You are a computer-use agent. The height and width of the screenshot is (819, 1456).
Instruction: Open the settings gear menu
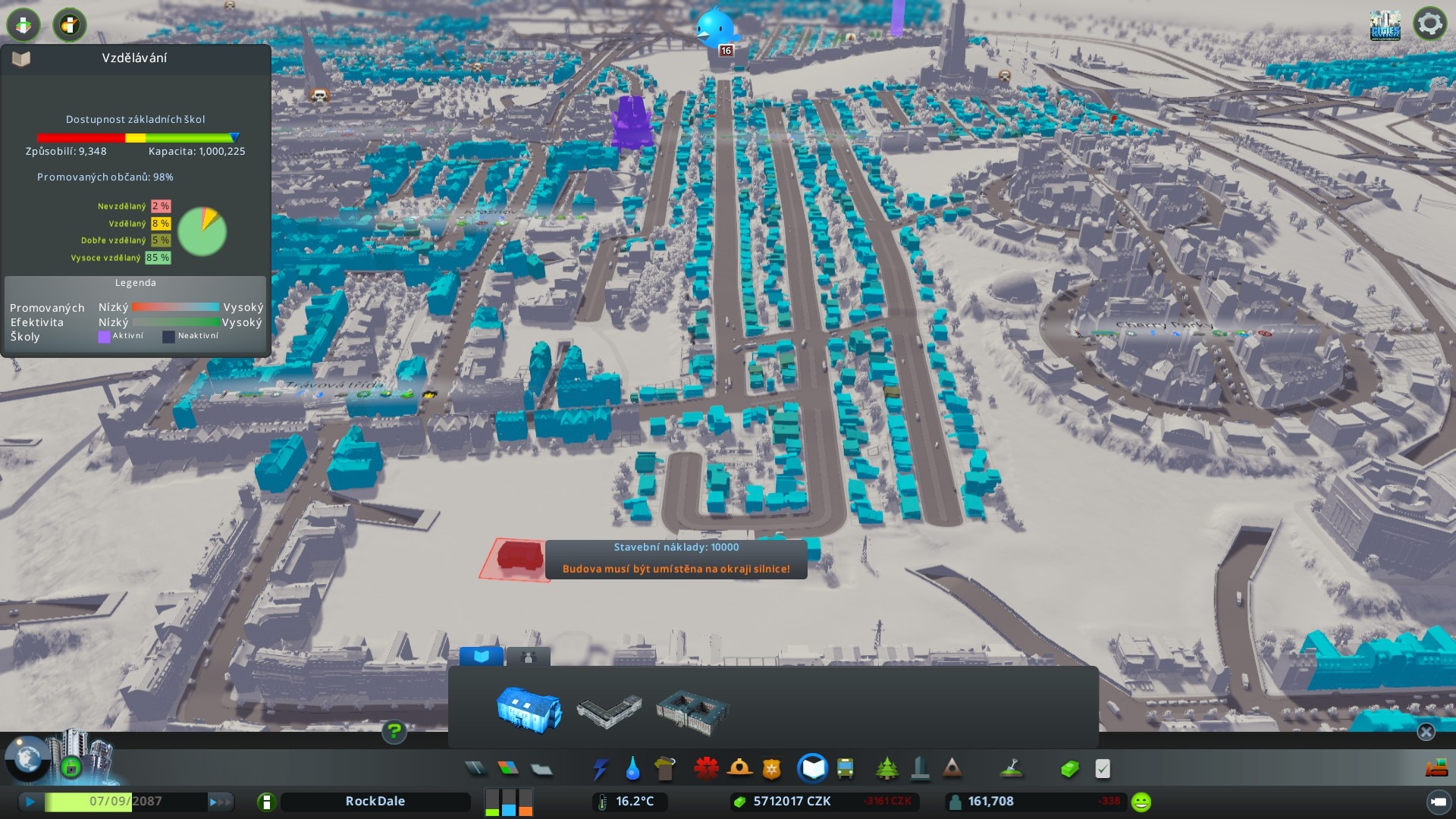[1429, 24]
